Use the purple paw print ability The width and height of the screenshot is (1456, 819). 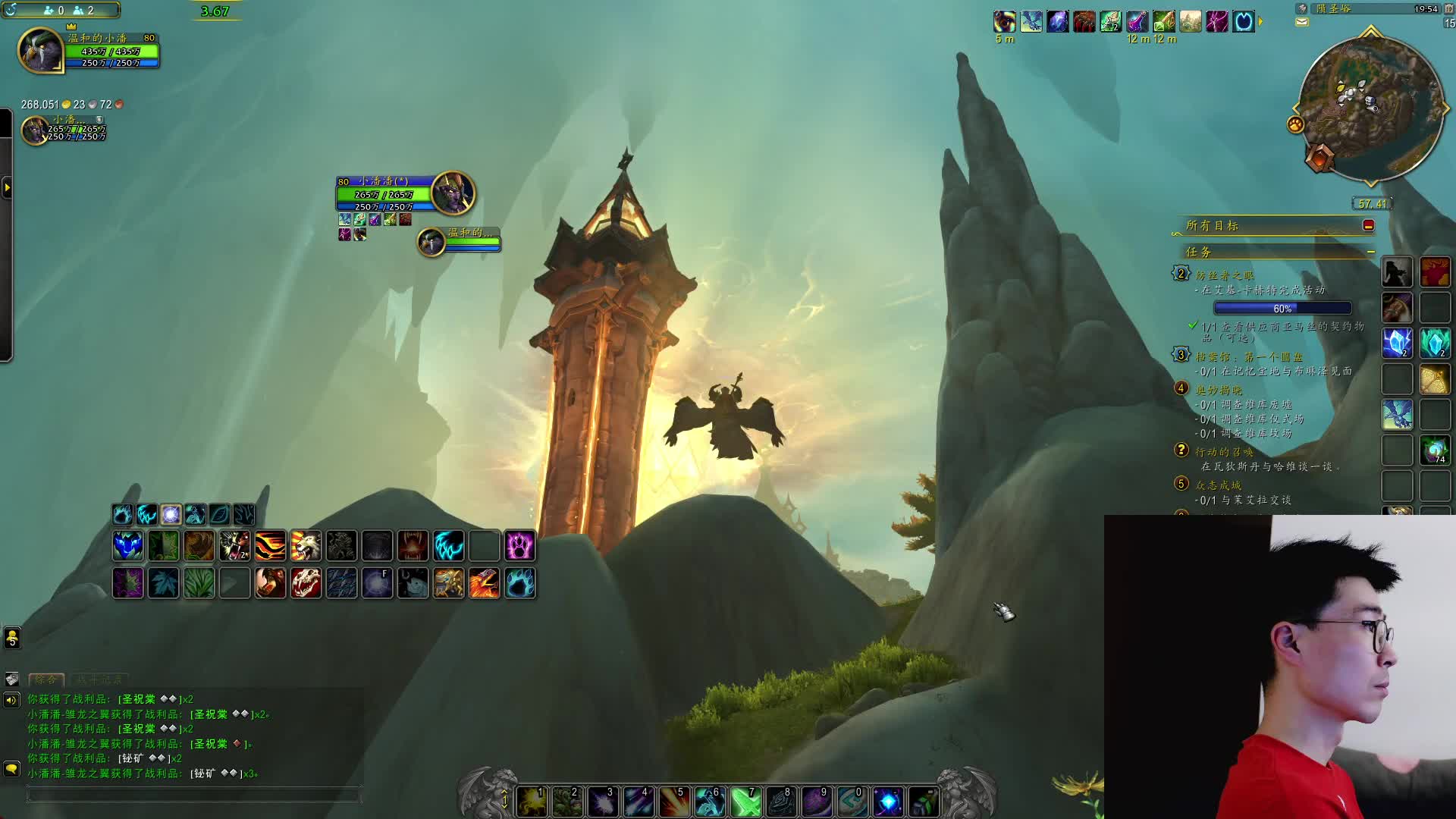pyautogui.click(x=519, y=546)
